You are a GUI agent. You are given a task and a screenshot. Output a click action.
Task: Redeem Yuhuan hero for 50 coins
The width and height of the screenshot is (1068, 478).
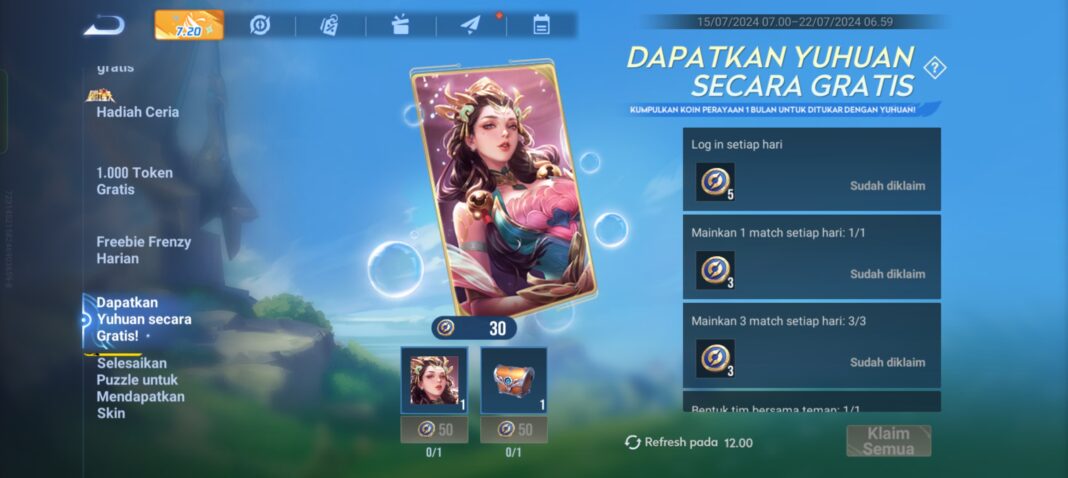pos(434,429)
